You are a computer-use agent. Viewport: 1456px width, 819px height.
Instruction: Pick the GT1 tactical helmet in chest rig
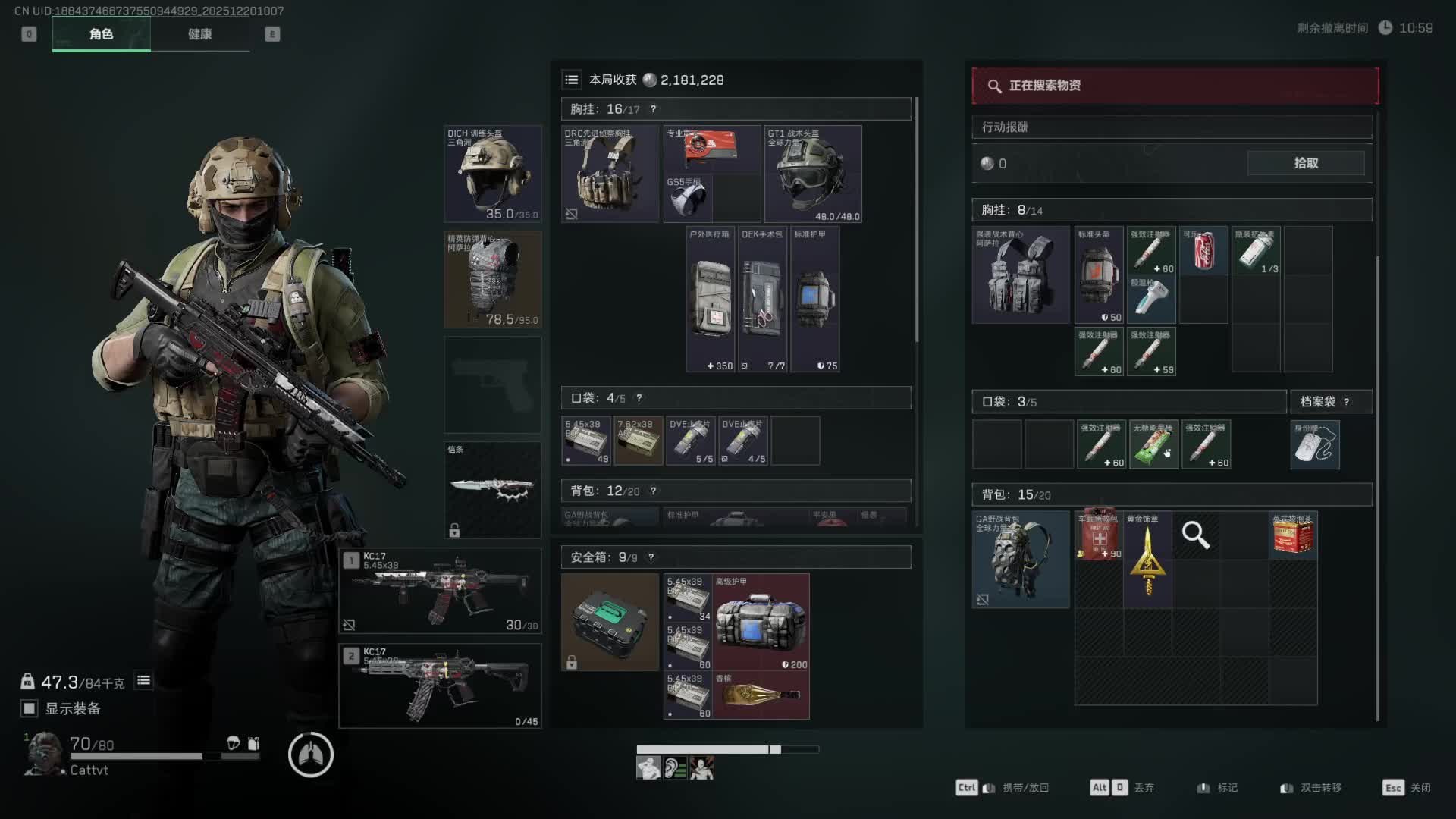click(813, 174)
